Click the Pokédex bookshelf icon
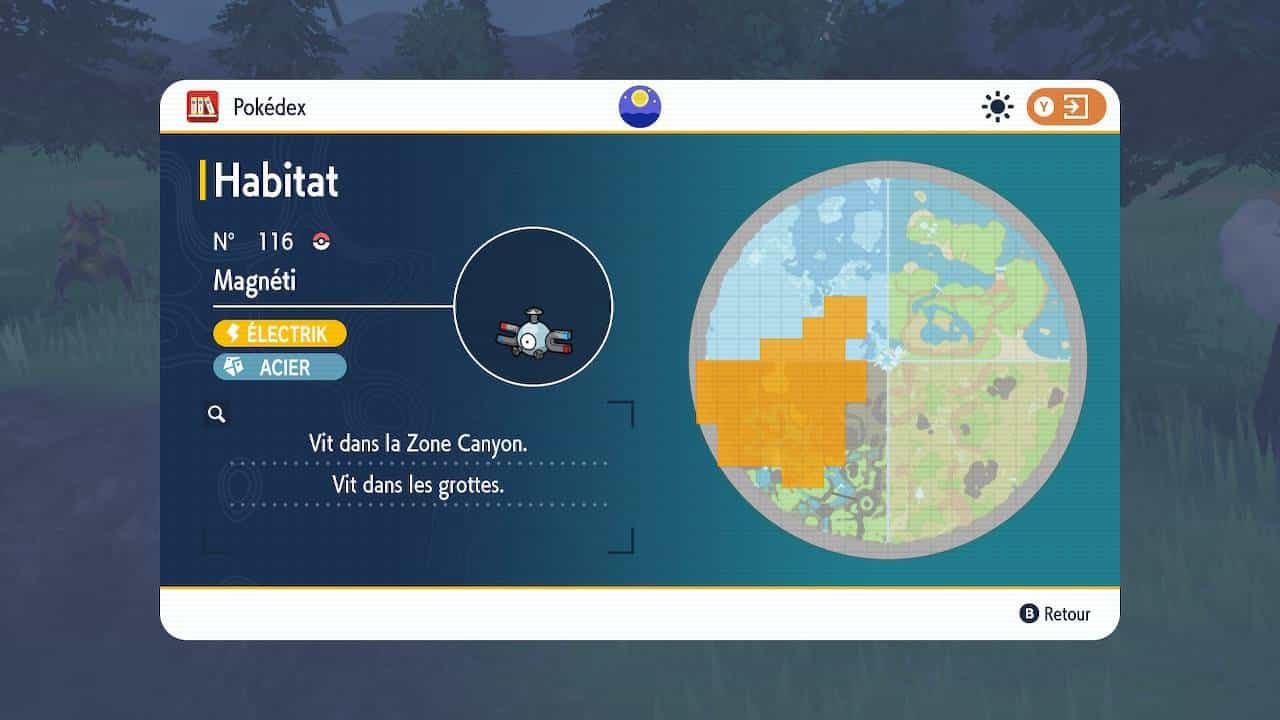Viewport: 1280px width, 720px height. (202, 107)
